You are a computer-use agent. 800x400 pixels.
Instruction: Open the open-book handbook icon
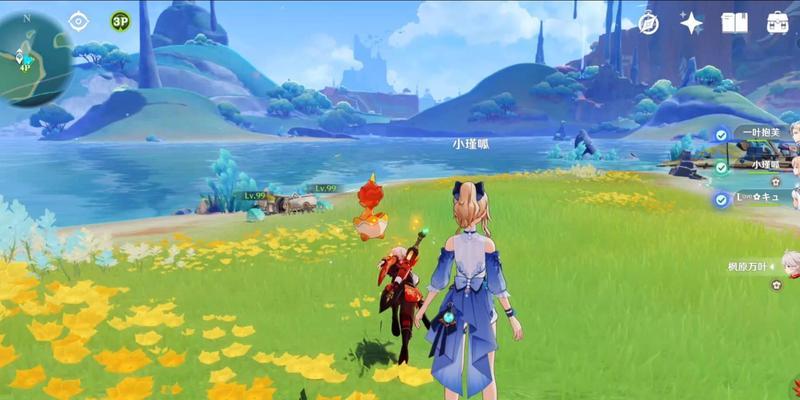point(735,22)
